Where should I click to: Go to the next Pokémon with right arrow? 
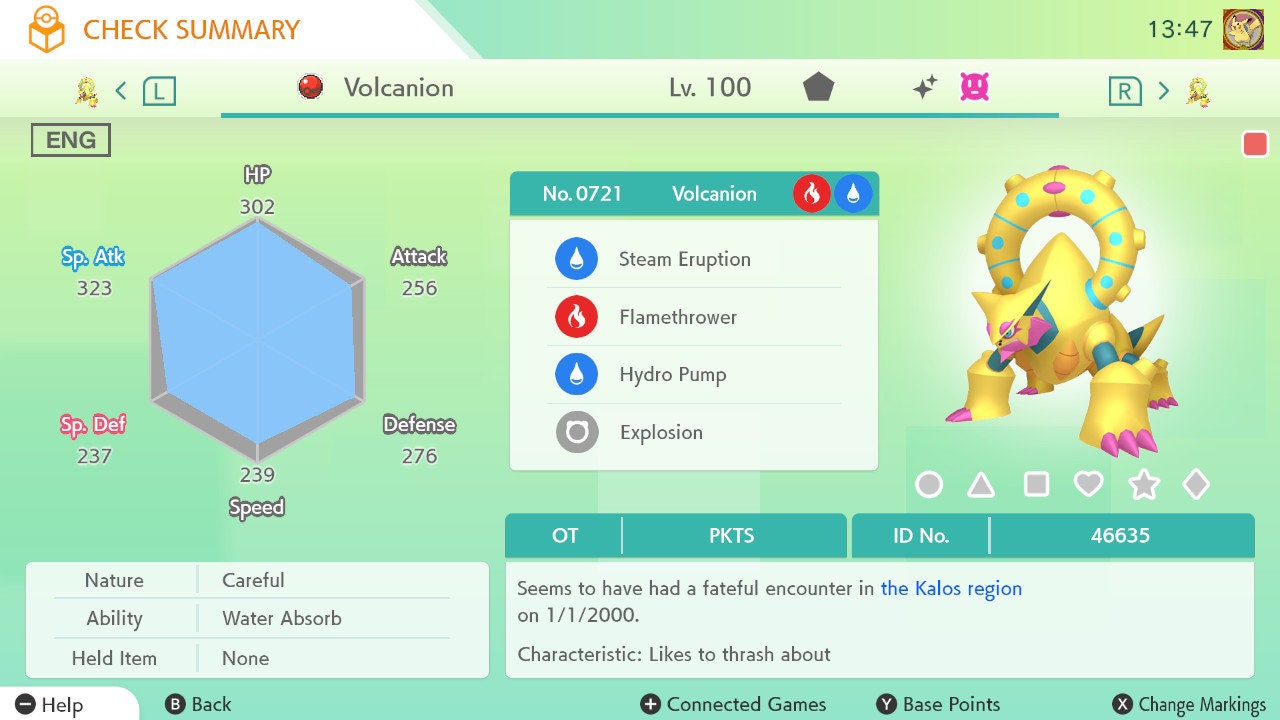point(1163,91)
